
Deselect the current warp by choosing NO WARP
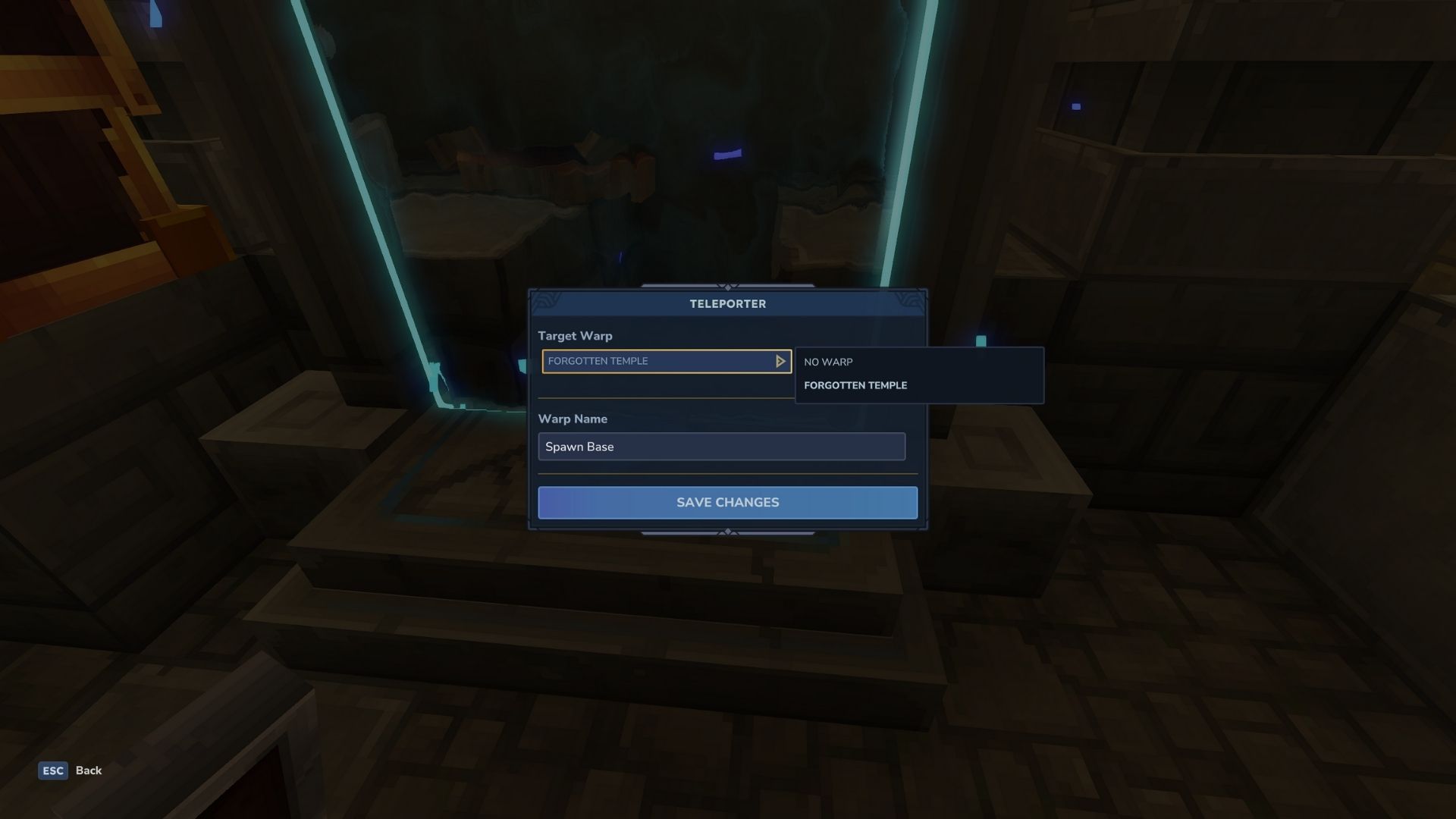pyautogui.click(x=828, y=362)
